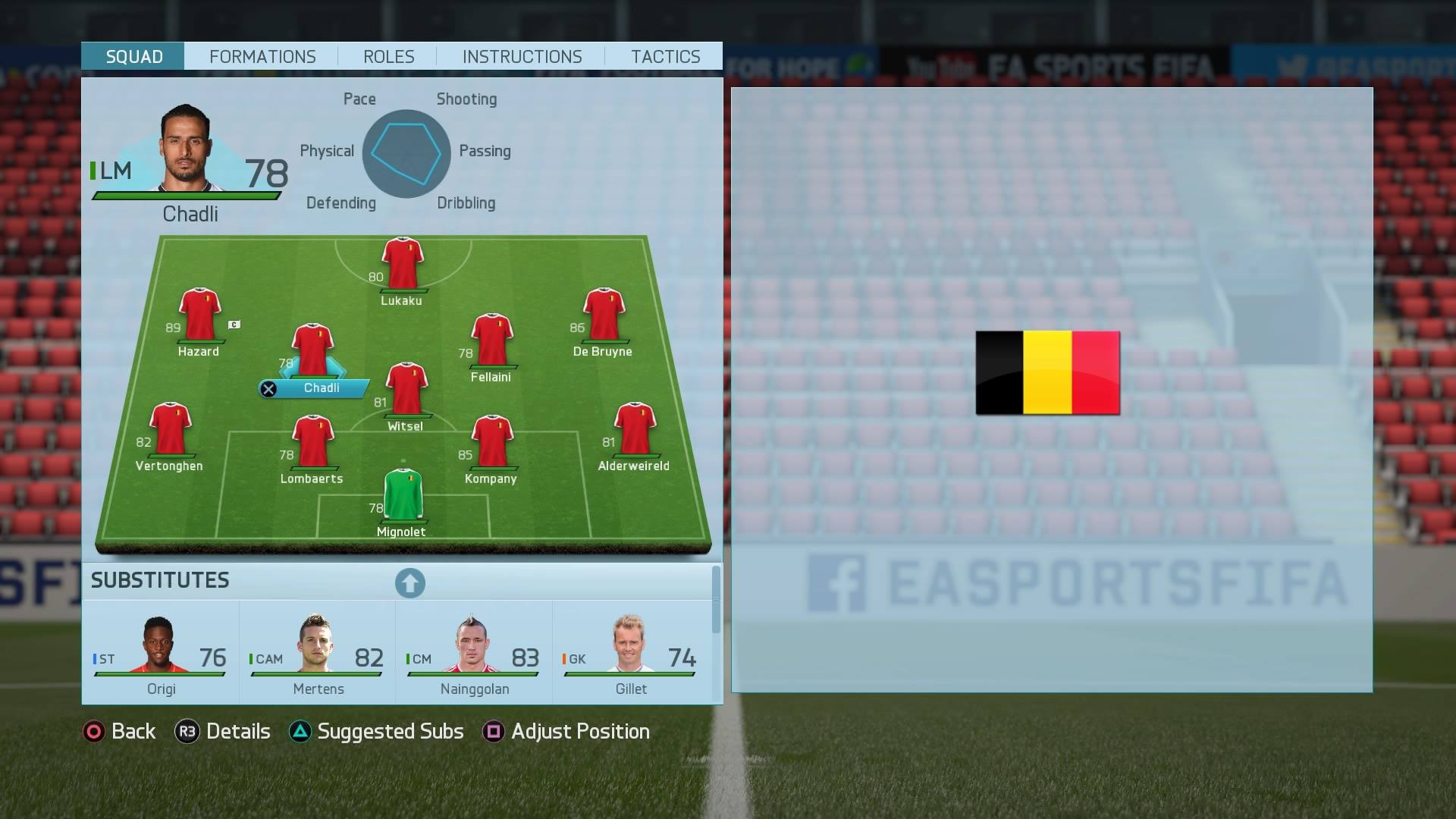Open the Roles tab
This screenshot has height=819, width=1456.
388,57
